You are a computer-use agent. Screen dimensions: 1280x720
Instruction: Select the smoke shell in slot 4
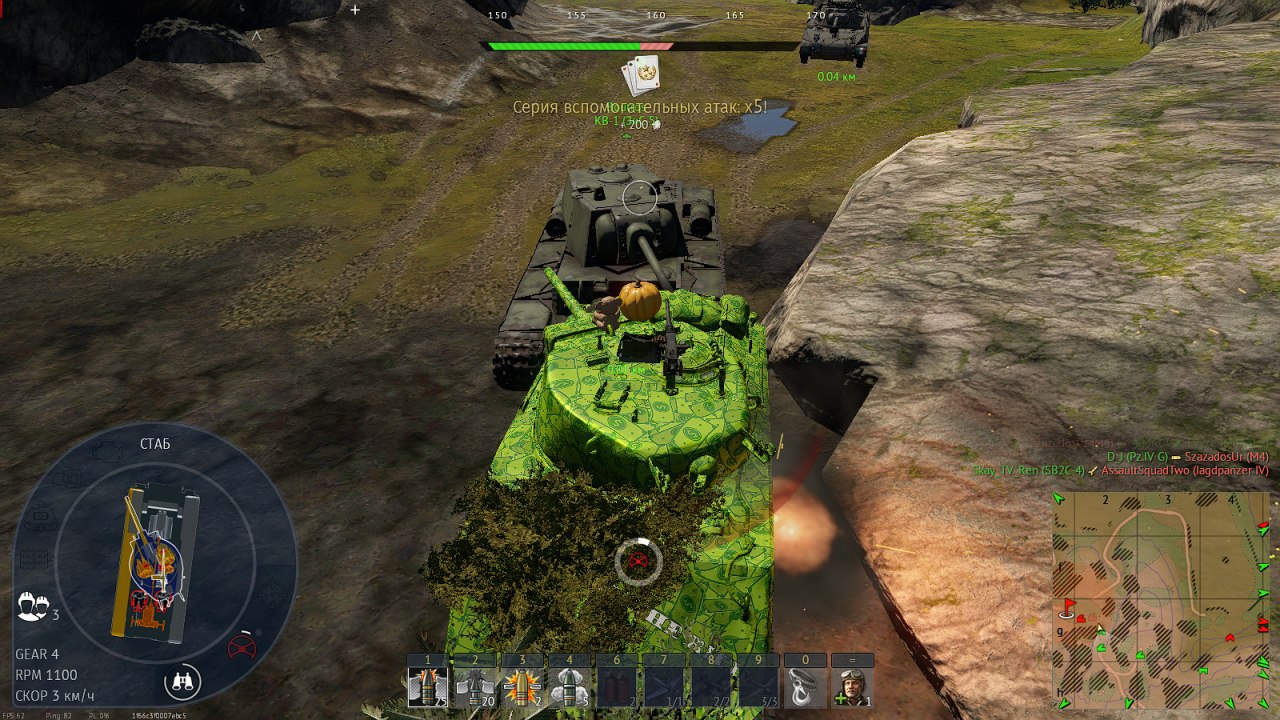coord(569,687)
